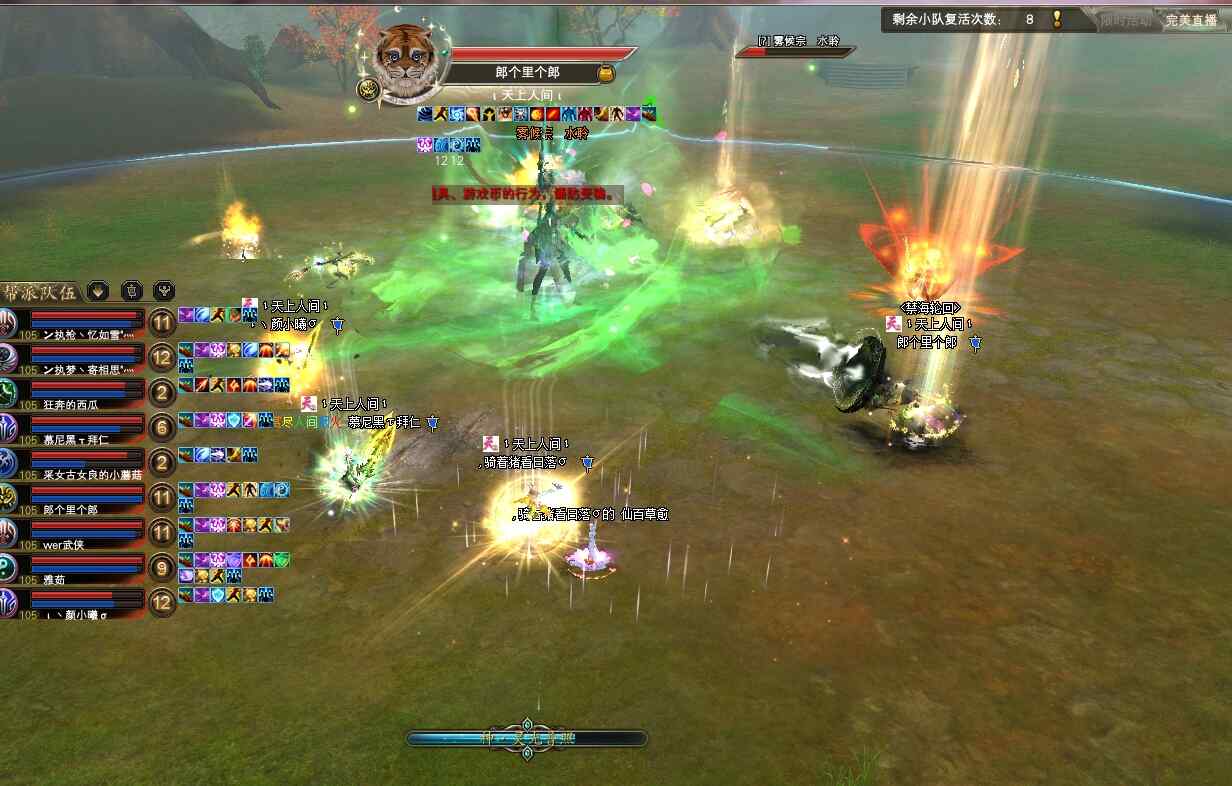
Task: Select the 帮派队伍 party panel header
Action: click(x=41, y=292)
